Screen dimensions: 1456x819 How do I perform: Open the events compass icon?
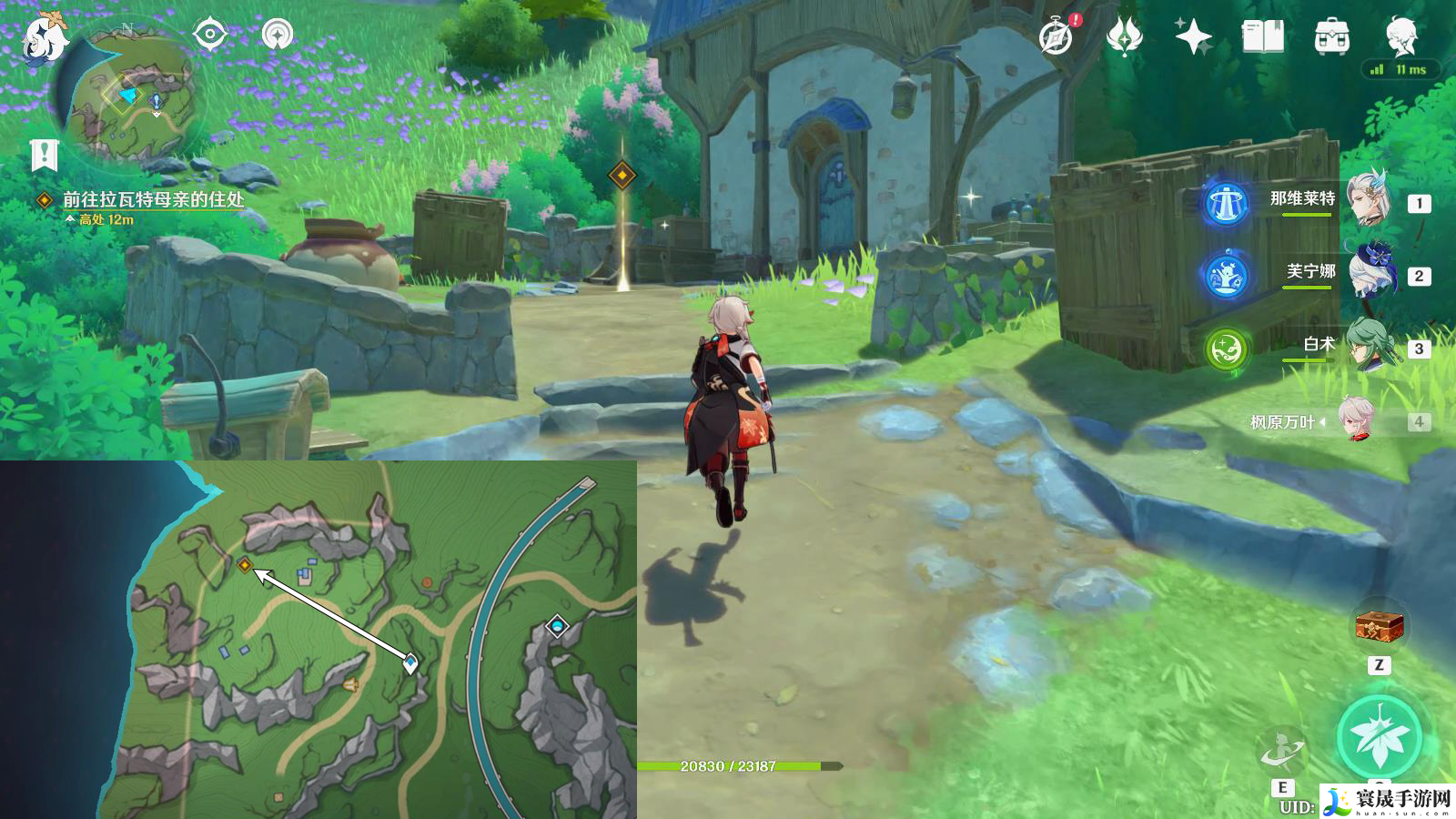pyautogui.click(x=1056, y=37)
